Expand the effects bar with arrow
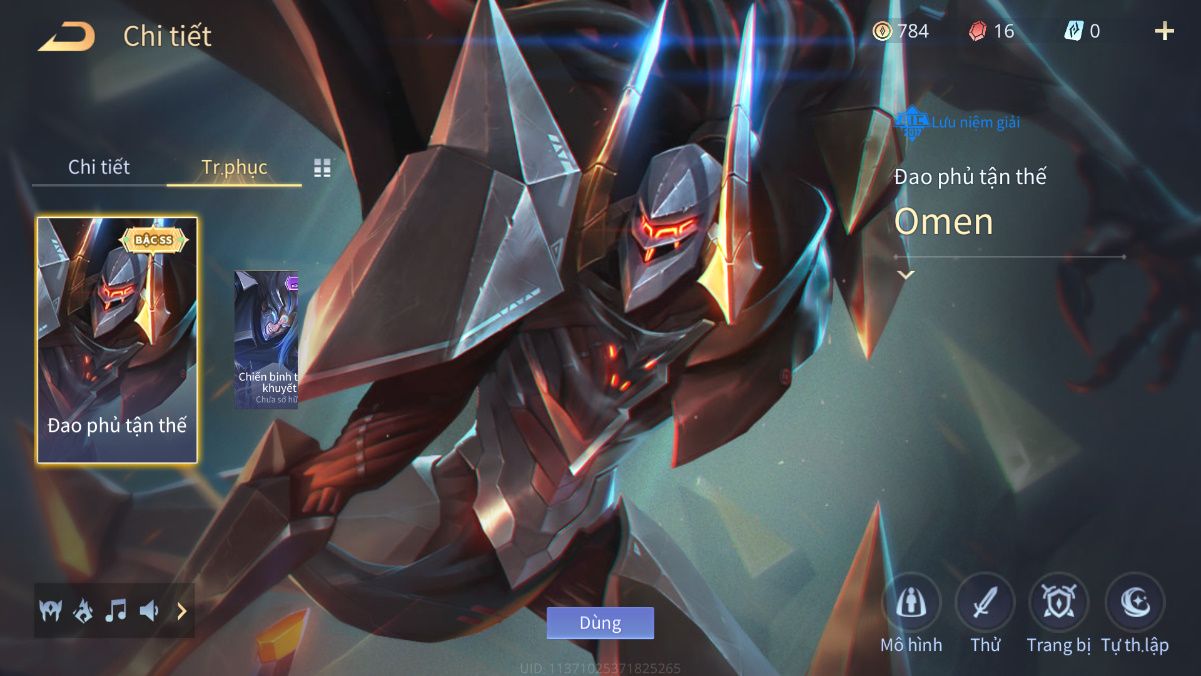The image size is (1201, 676). (x=182, y=610)
